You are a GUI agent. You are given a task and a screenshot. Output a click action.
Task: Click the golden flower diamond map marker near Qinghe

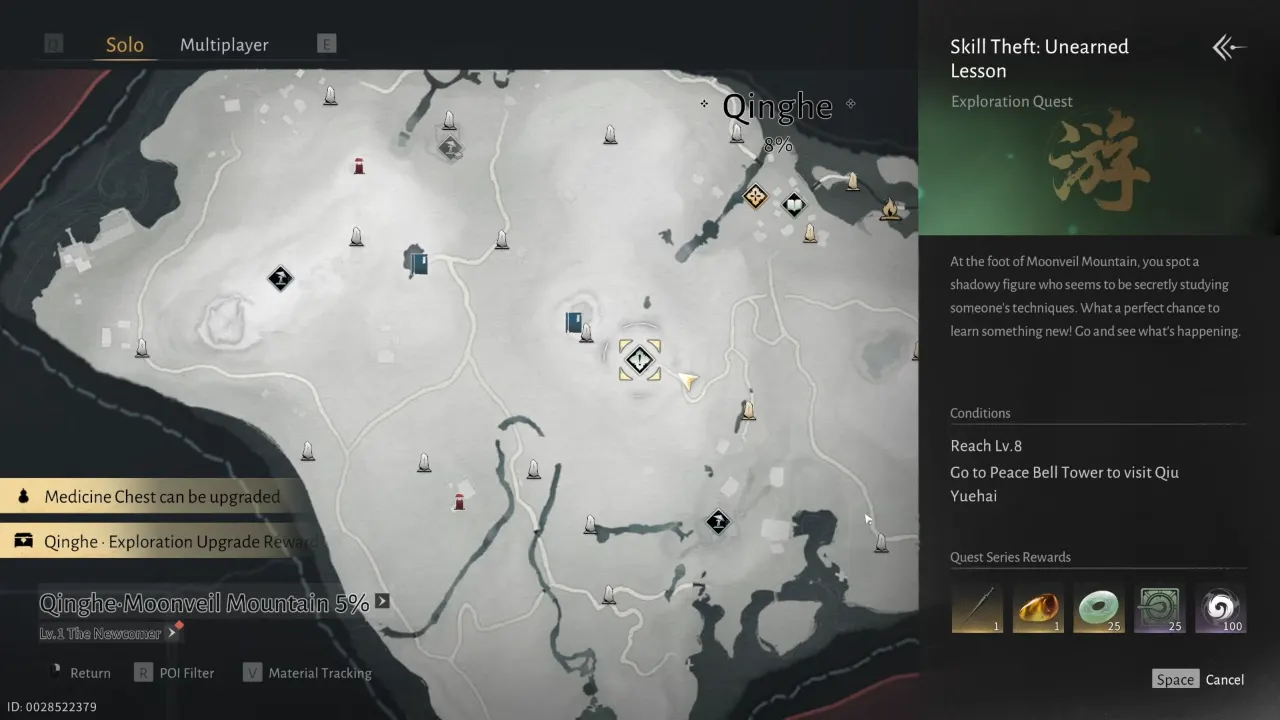coord(755,198)
